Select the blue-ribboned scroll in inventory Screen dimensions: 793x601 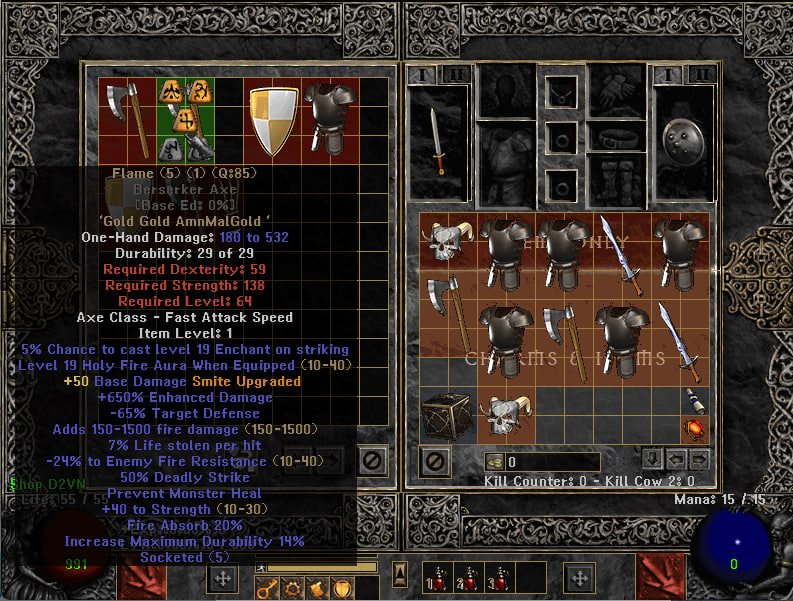pos(693,402)
